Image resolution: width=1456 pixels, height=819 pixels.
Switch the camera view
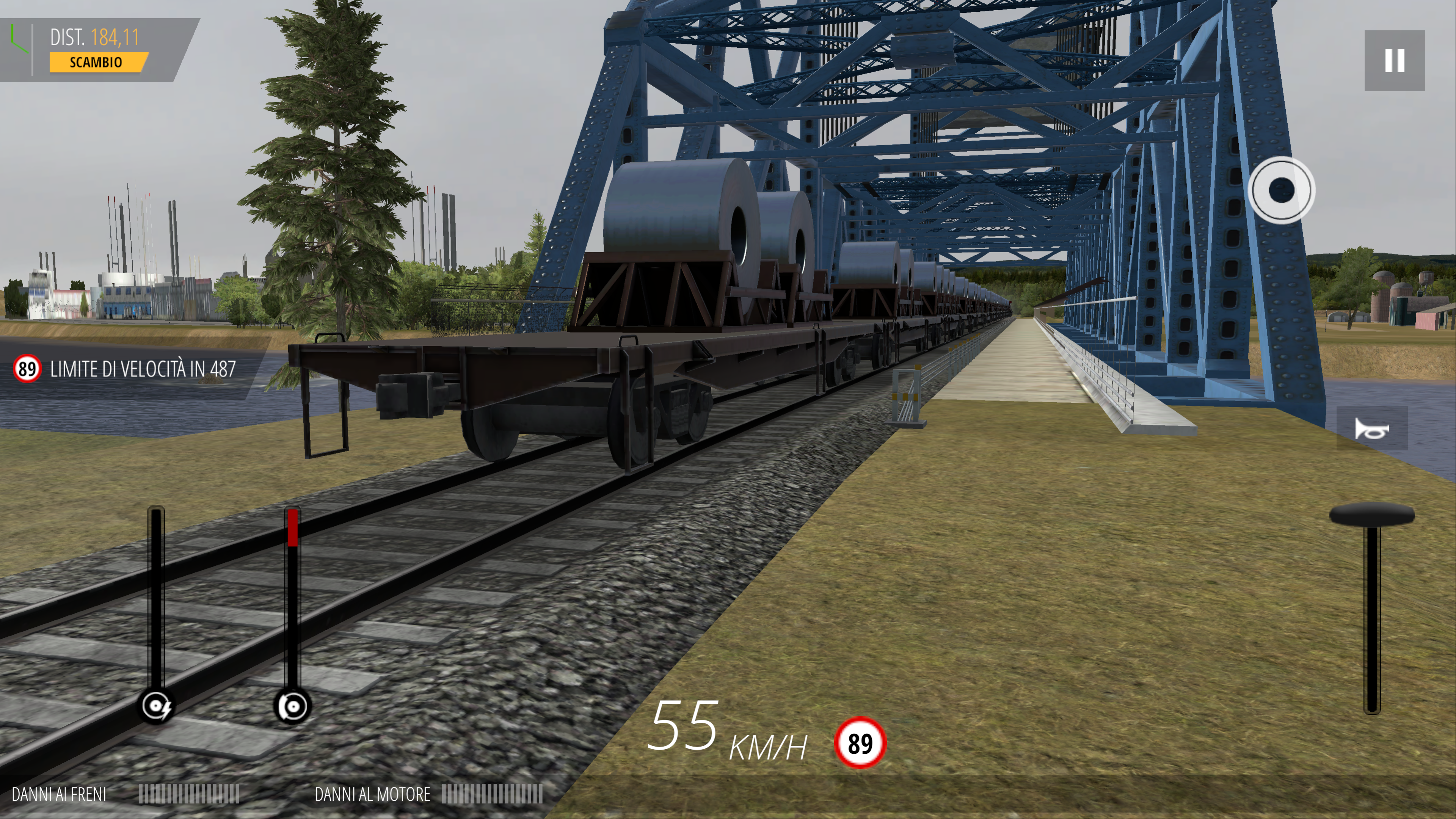pyautogui.click(x=1281, y=190)
